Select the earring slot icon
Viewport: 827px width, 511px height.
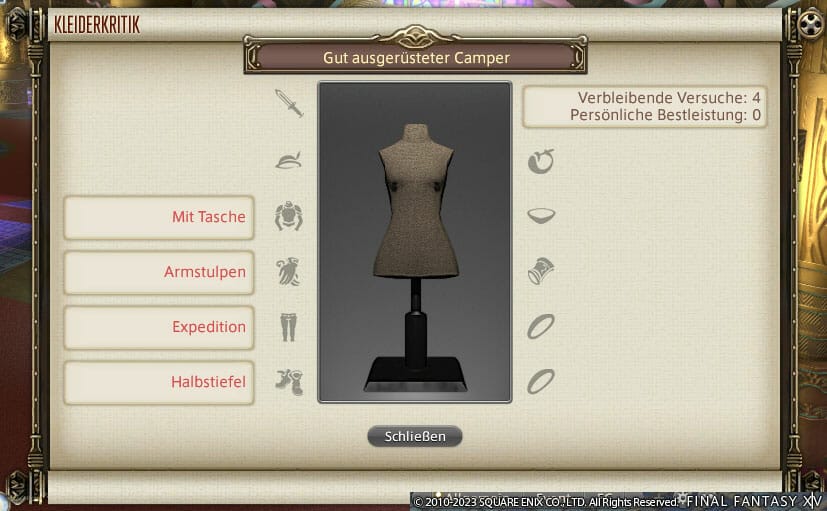pos(541,160)
